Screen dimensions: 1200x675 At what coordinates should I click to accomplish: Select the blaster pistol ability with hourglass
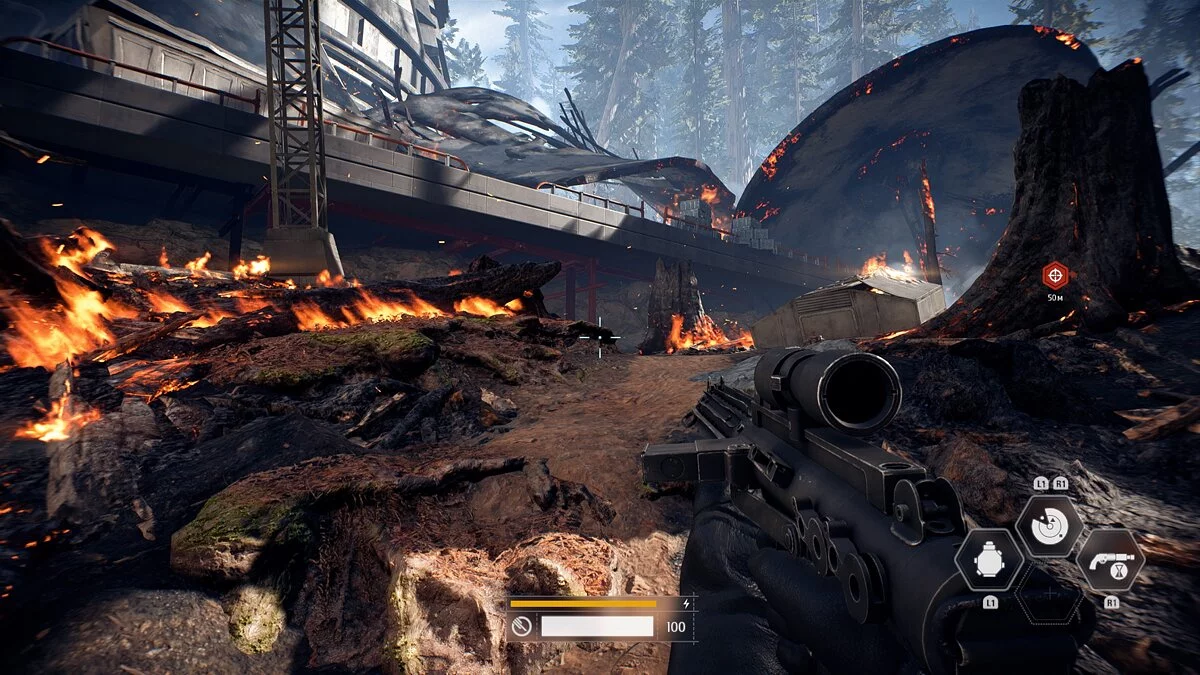[x=1110, y=560]
